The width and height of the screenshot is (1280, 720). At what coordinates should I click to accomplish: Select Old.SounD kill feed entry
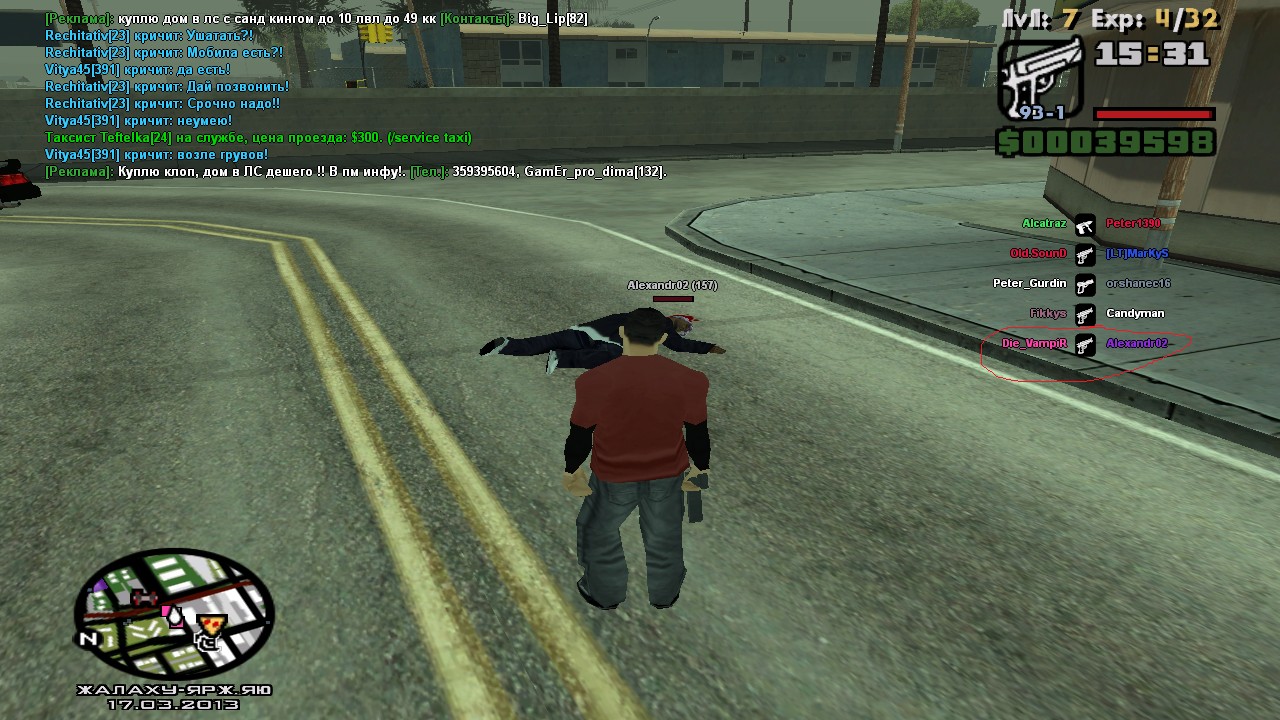click(1038, 254)
